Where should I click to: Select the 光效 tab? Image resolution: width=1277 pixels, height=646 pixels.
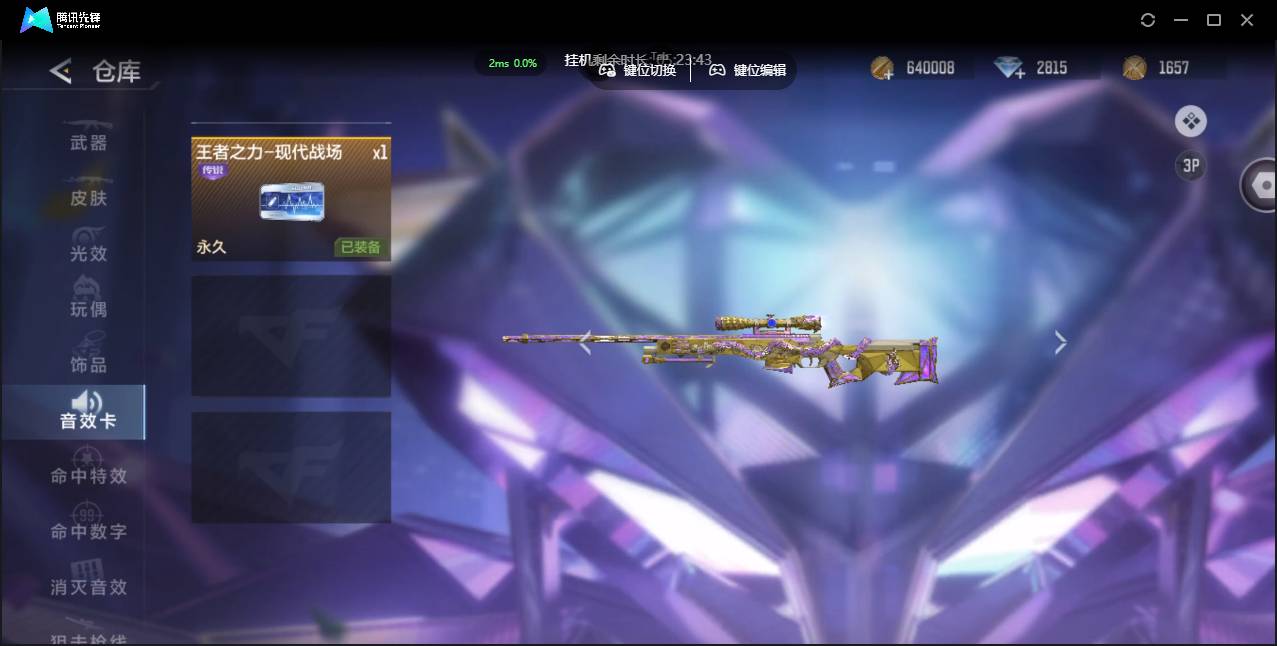tap(88, 253)
